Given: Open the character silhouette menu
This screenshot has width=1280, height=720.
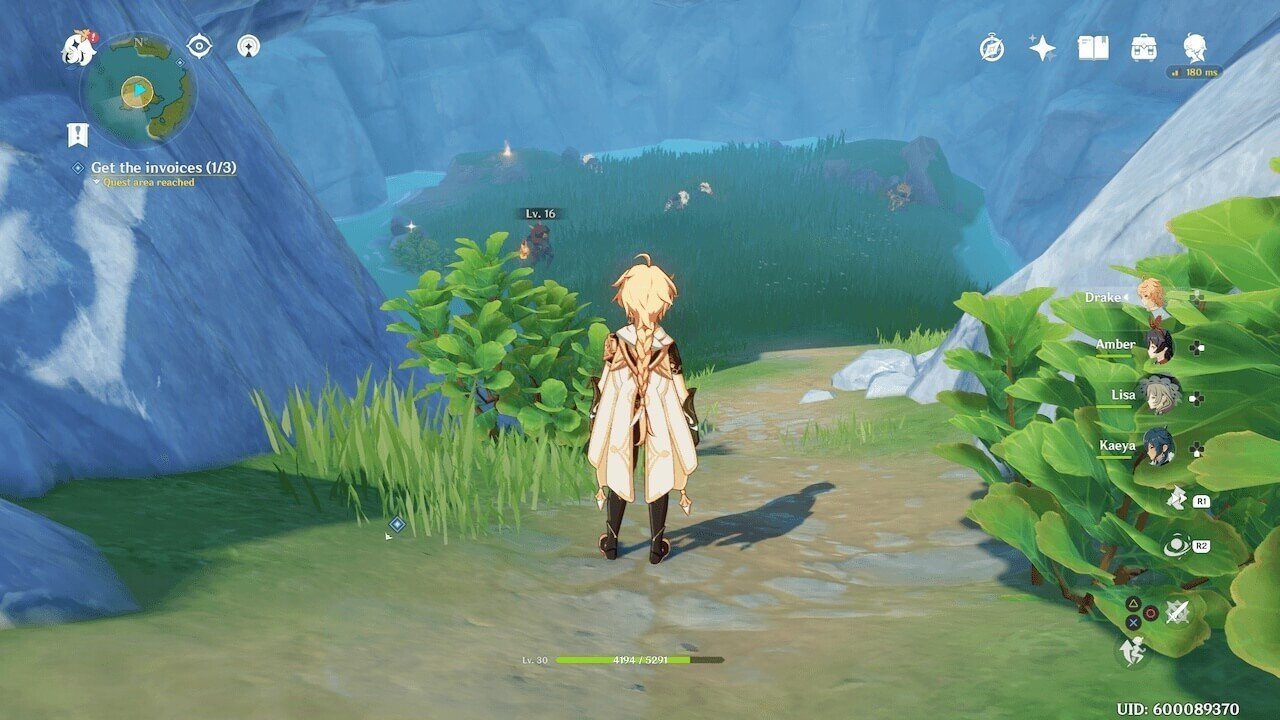Looking at the screenshot, I should (1194, 47).
